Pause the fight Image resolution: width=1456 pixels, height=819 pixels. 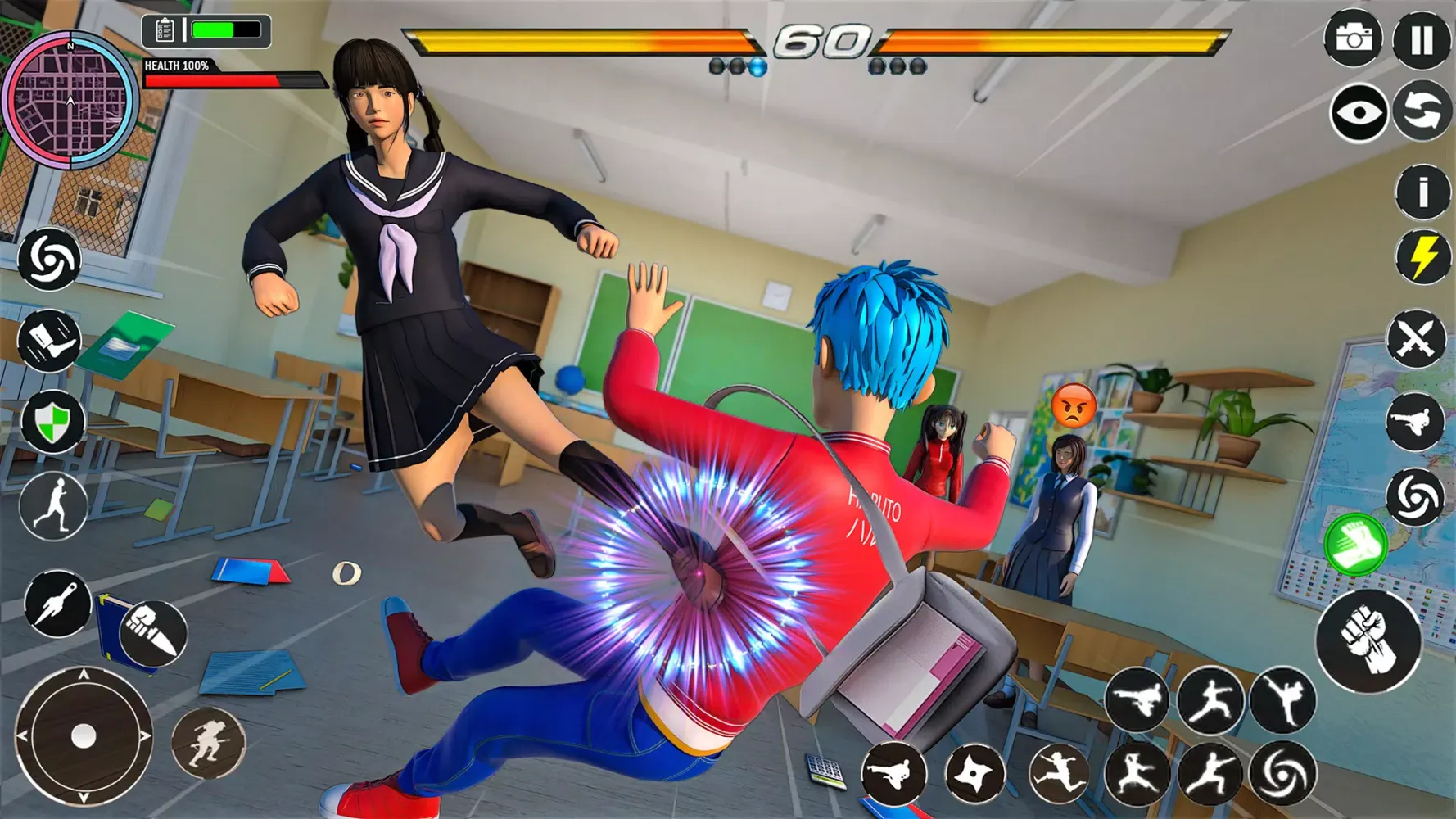(1422, 39)
